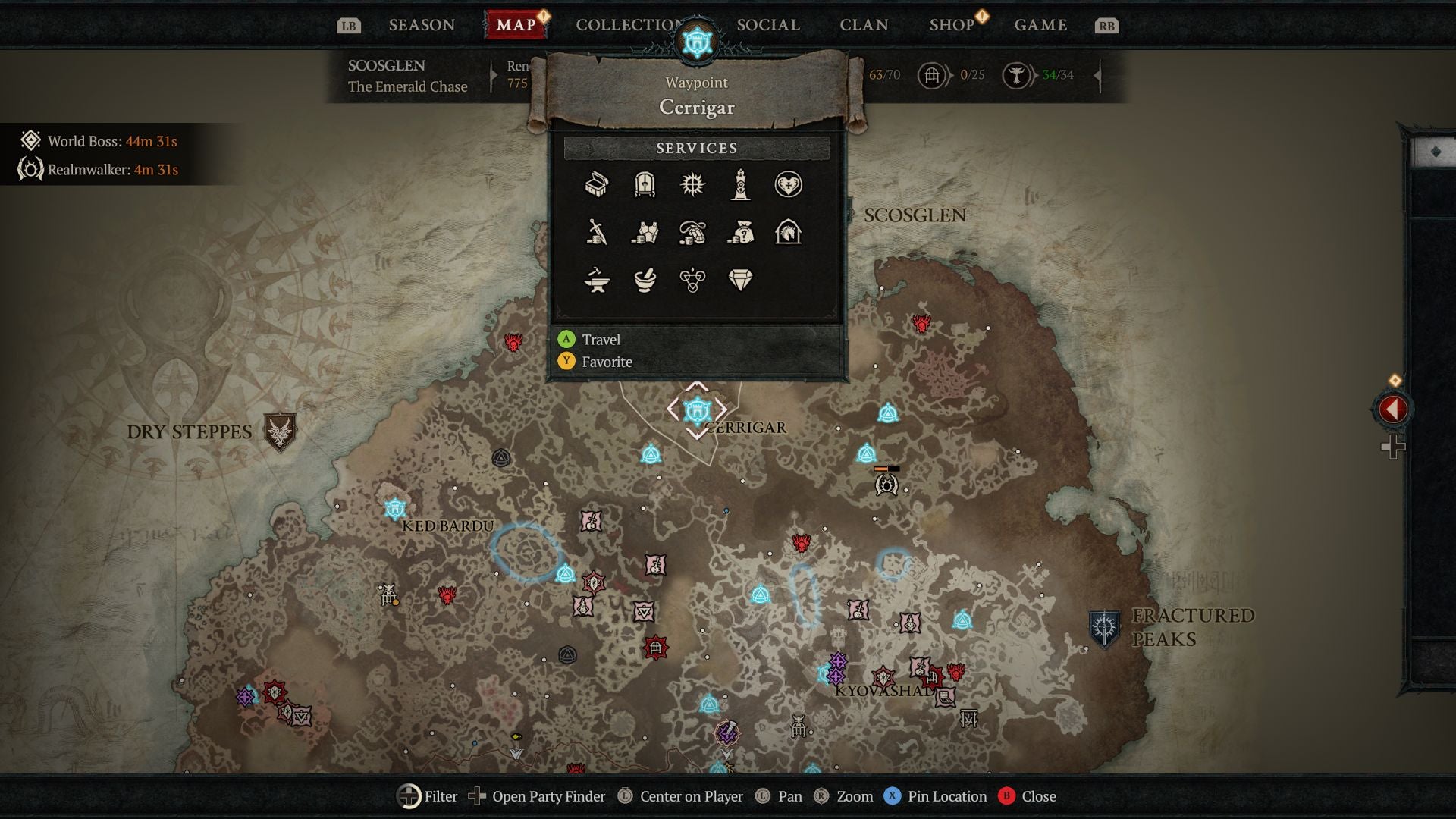Click the Armor vendor service icon
This screenshot has height=819, width=1456.
[x=645, y=234]
